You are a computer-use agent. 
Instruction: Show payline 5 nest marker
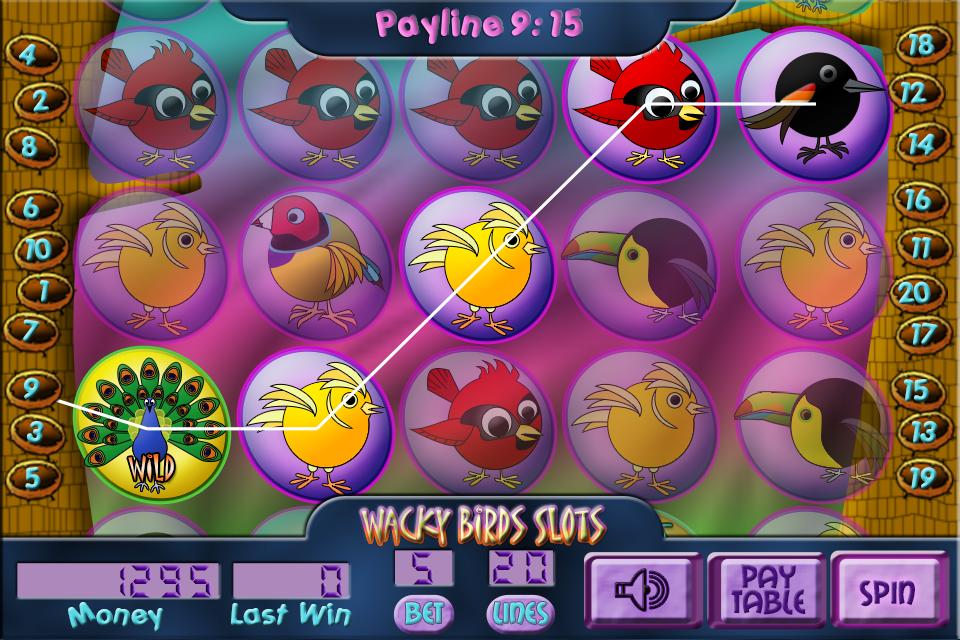point(31,478)
